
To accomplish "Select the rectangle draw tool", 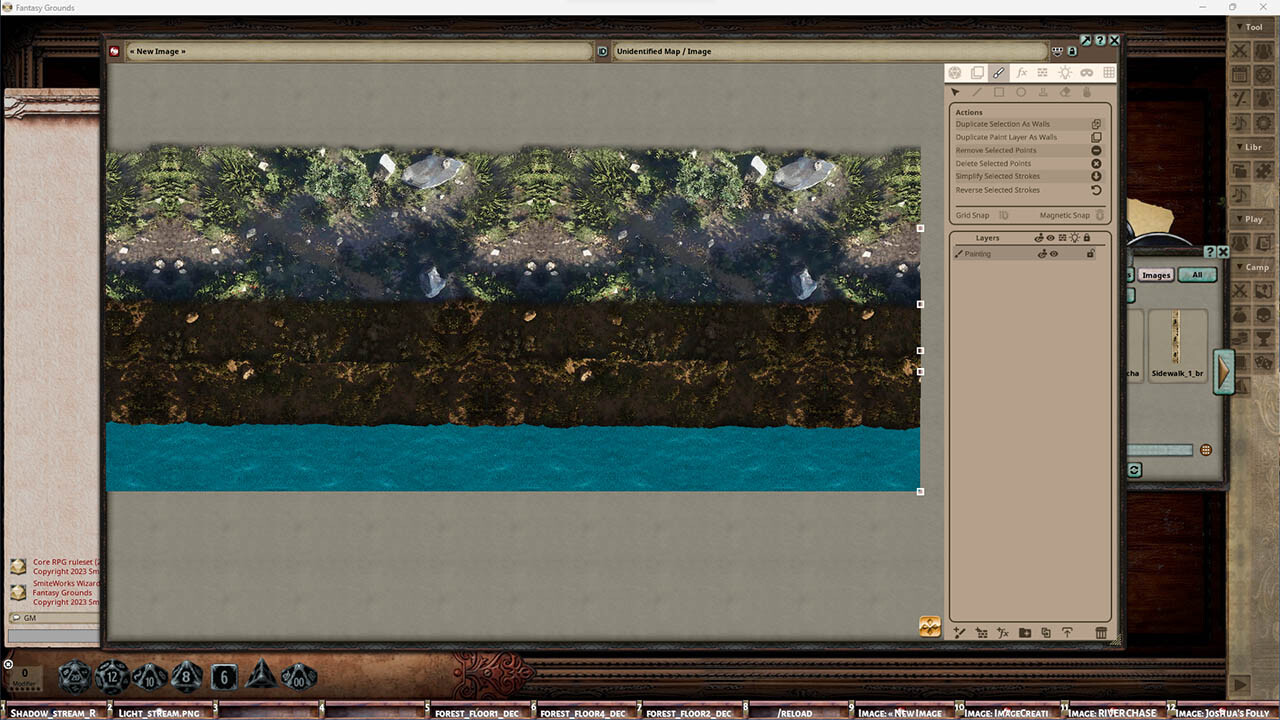I will click(x=998, y=91).
